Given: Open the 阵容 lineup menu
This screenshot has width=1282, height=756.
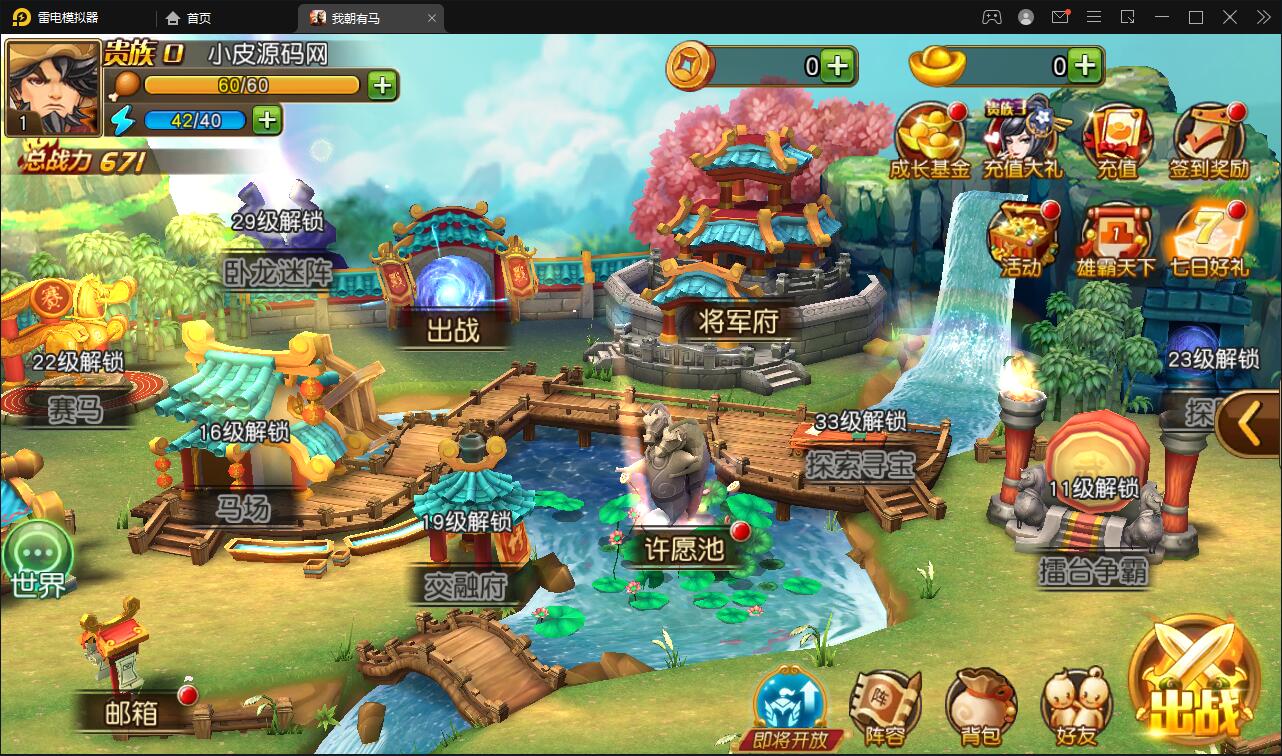Looking at the screenshot, I should (x=885, y=705).
